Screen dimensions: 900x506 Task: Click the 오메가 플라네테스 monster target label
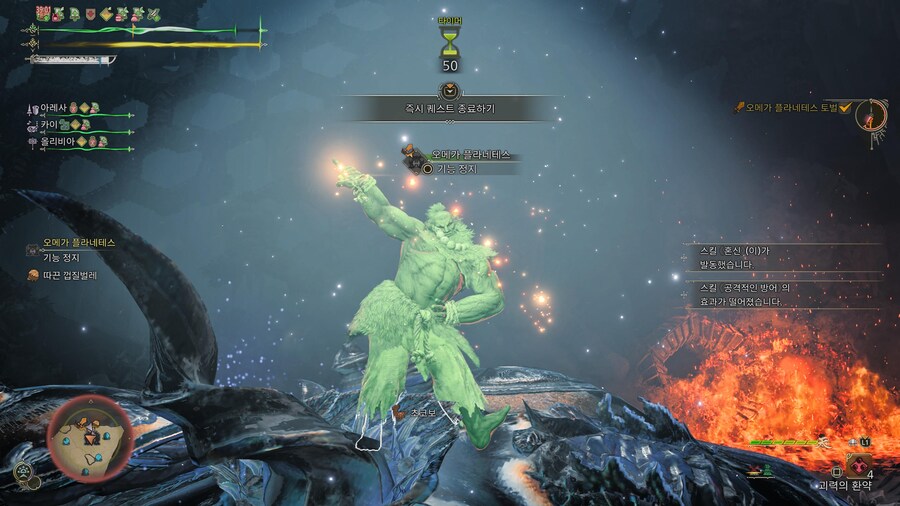(x=469, y=155)
